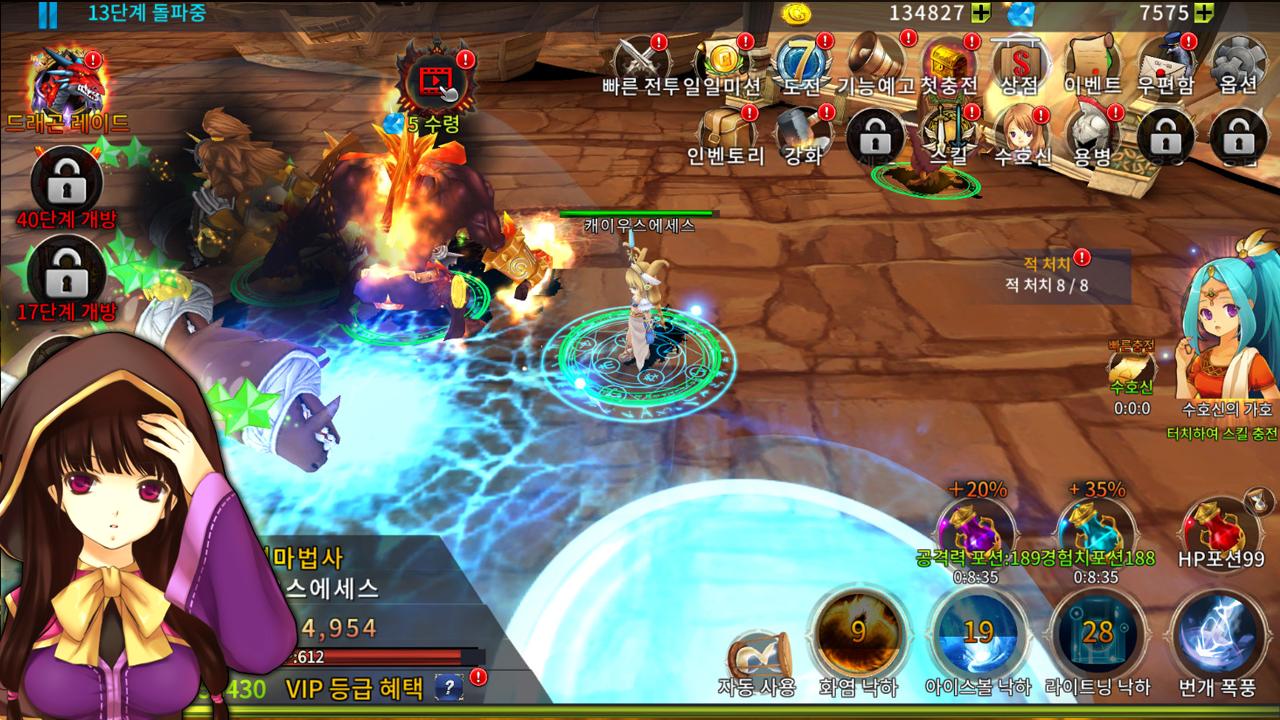Tap the video ad reward icon

[x=434, y=77]
